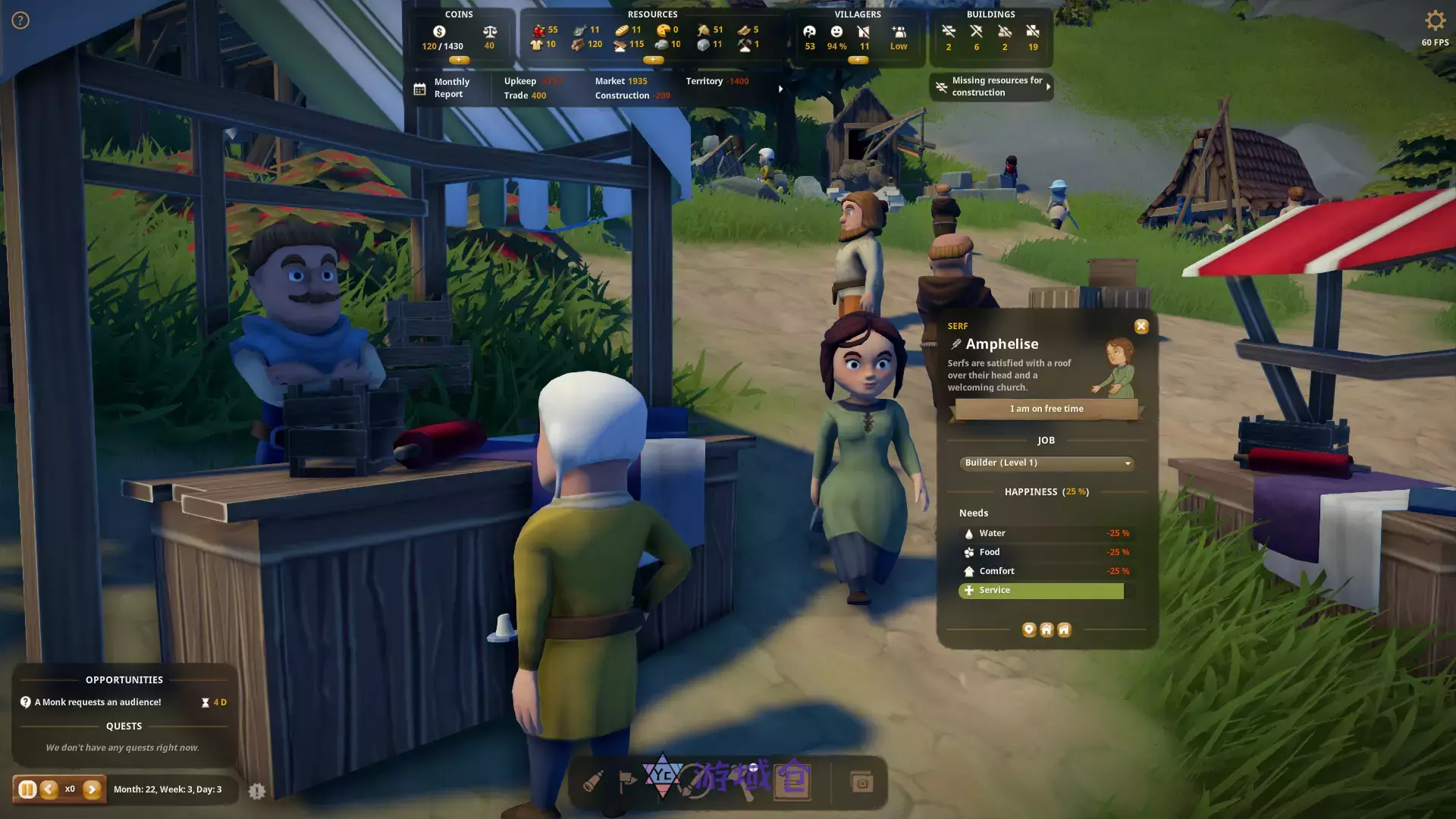Open settings with the gear icon
Image resolution: width=1456 pixels, height=819 pixels.
point(1435,20)
